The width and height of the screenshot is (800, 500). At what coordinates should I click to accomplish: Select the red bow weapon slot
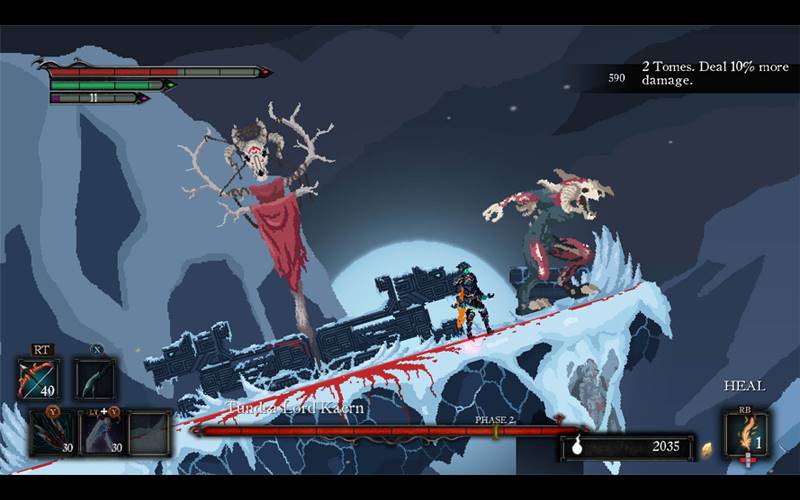tap(38, 379)
